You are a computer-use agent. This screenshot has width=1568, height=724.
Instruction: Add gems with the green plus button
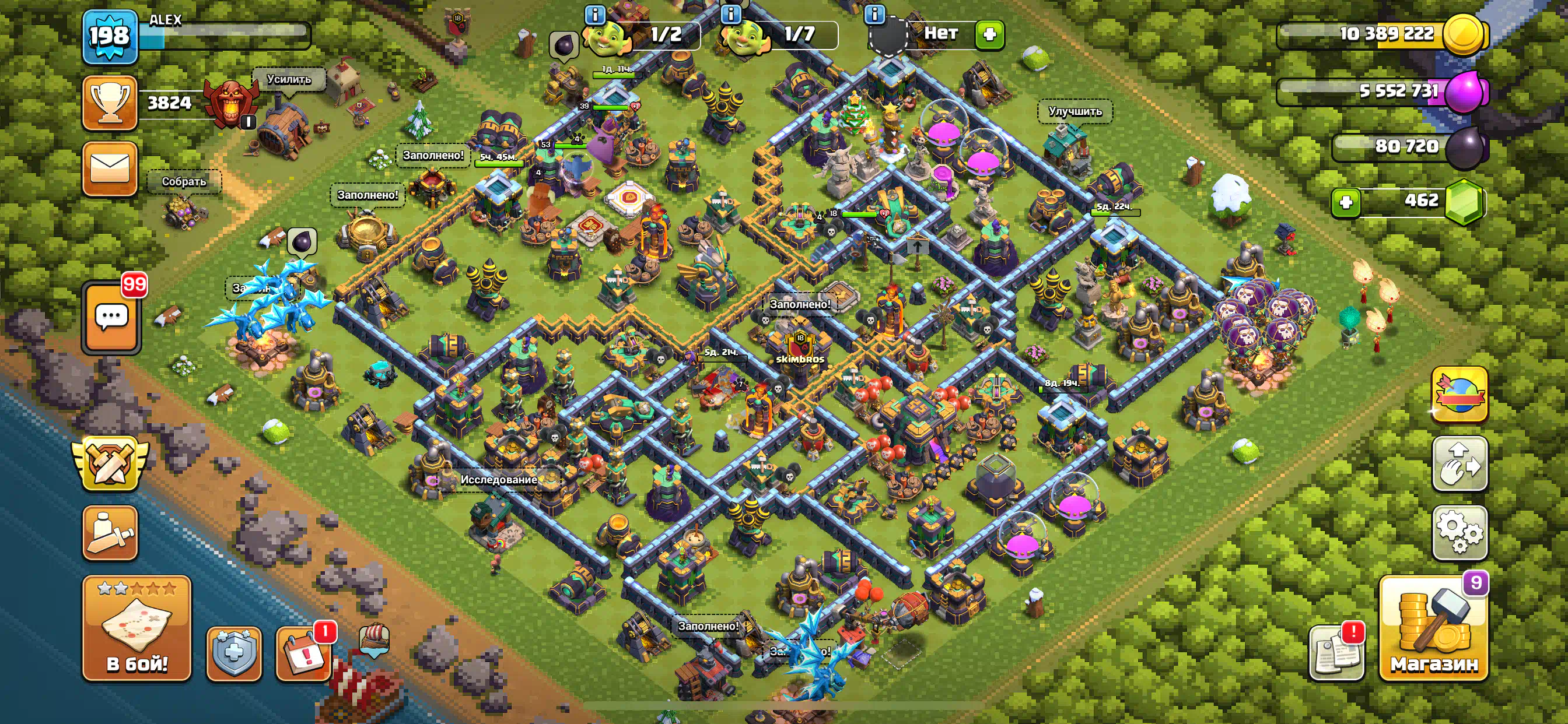(1346, 201)
